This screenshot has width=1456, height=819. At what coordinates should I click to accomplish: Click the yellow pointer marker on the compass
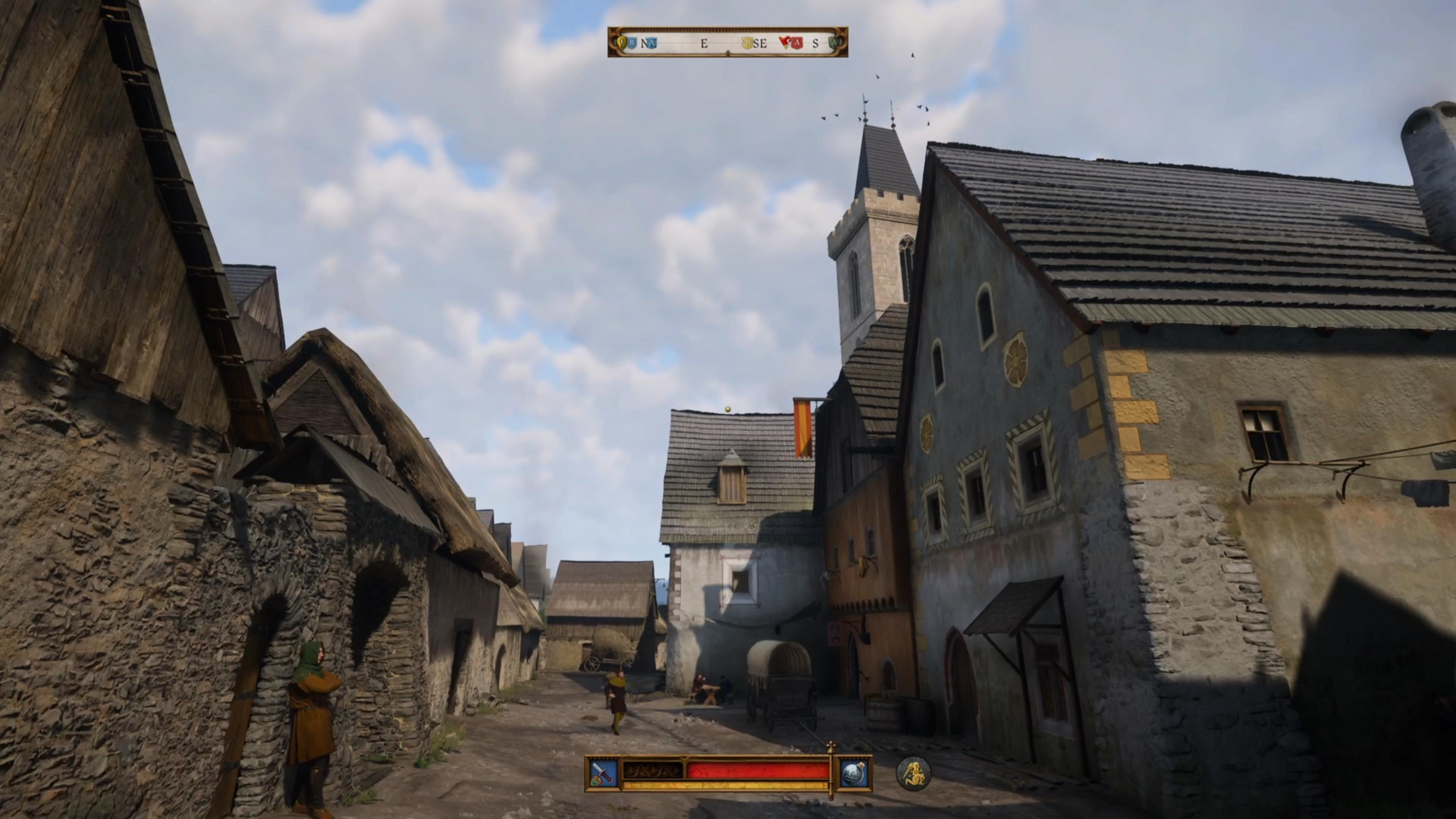point(622,42)
